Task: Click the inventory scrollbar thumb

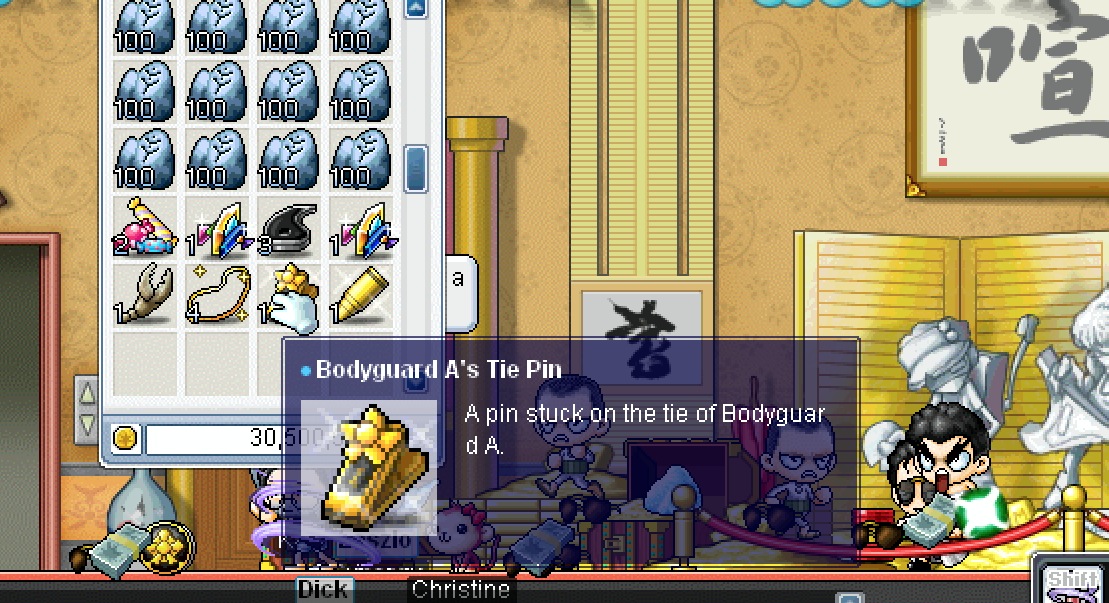Action: point(416,165)
